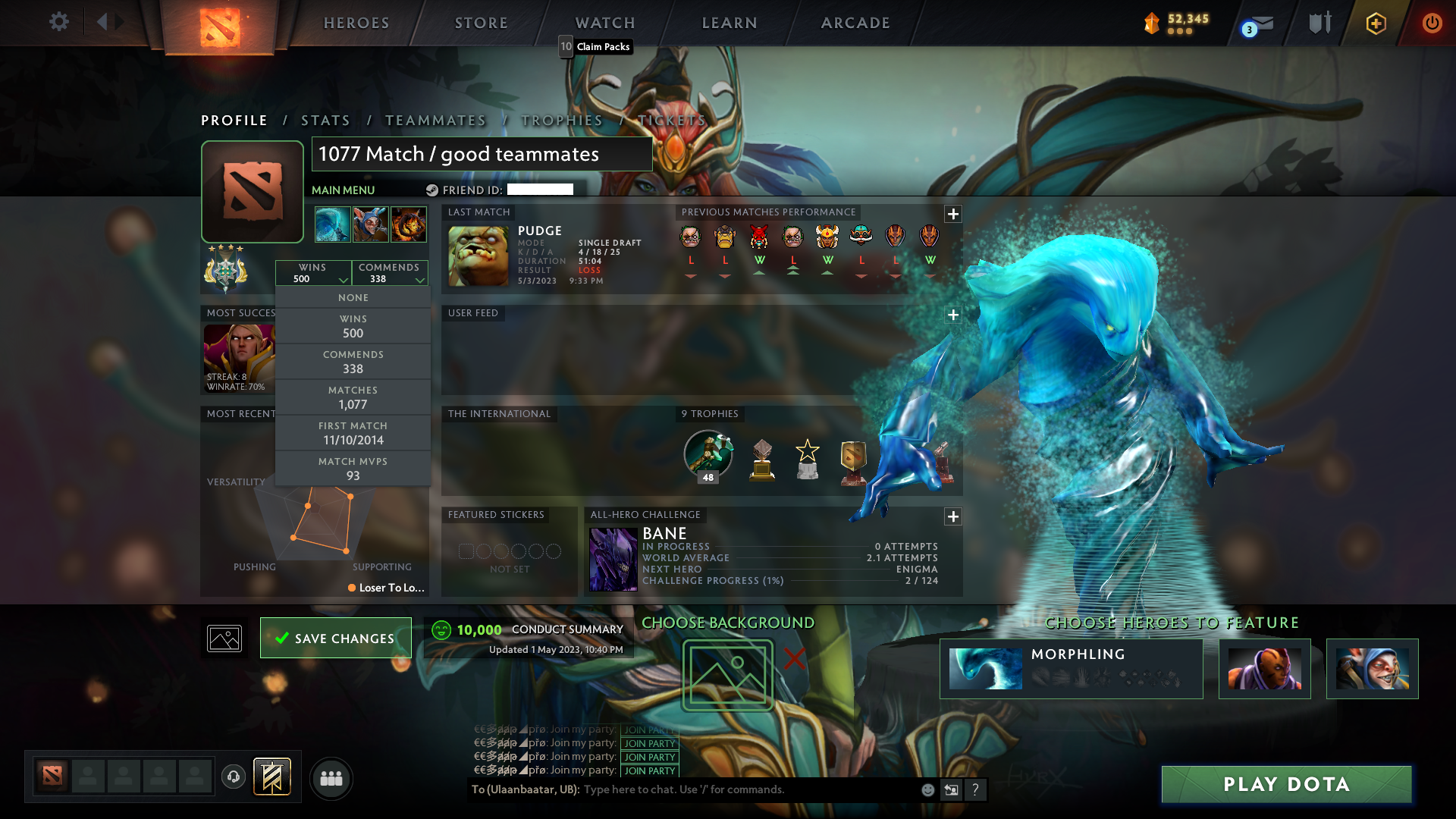Image resolution: width=1456 pixels, height=819 pixels.
Task: Open the friends list people icon
Action: click(330, 779)
